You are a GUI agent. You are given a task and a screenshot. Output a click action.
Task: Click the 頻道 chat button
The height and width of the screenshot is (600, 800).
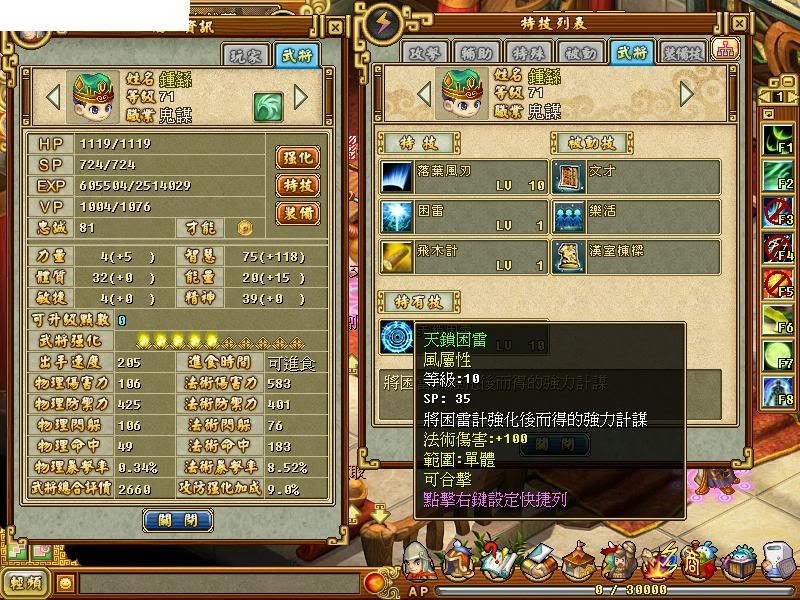tap(27, 583)
